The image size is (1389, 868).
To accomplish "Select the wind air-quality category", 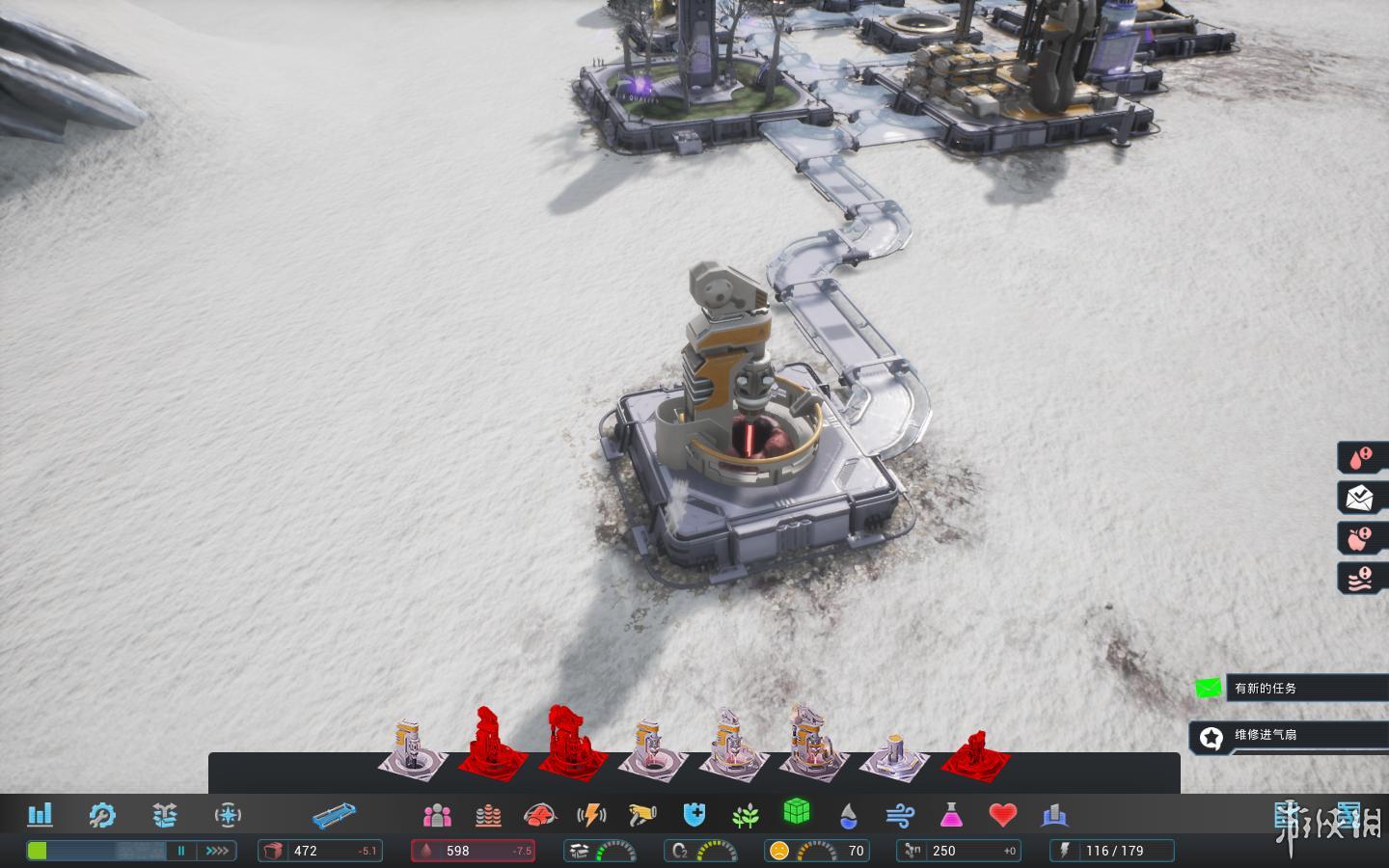I will click(x=899, y=816).
